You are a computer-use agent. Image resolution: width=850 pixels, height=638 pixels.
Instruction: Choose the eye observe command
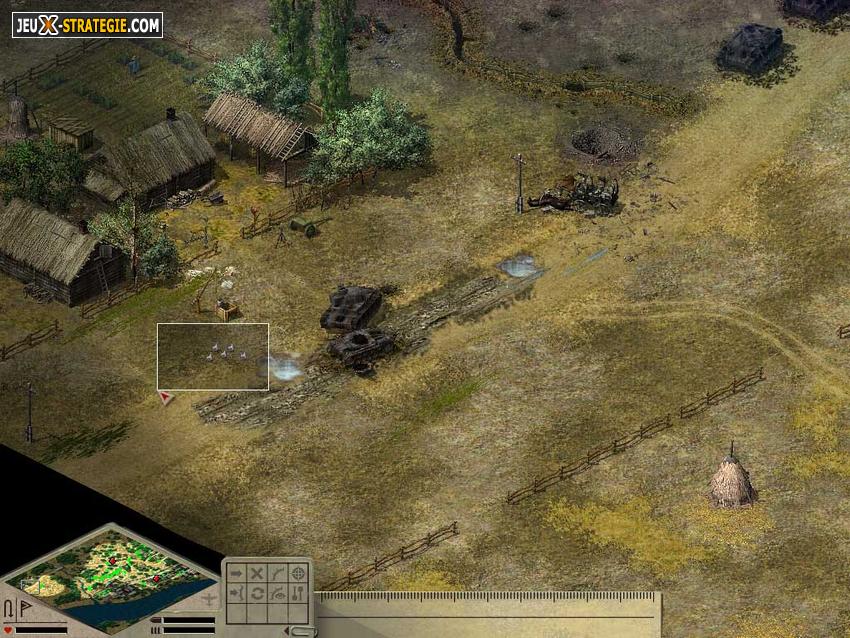tap(277, 594)
